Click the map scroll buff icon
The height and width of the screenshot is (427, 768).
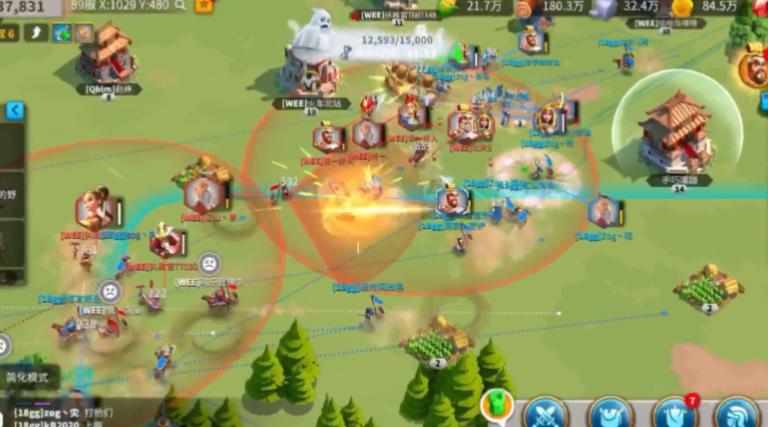coord(83,33)
